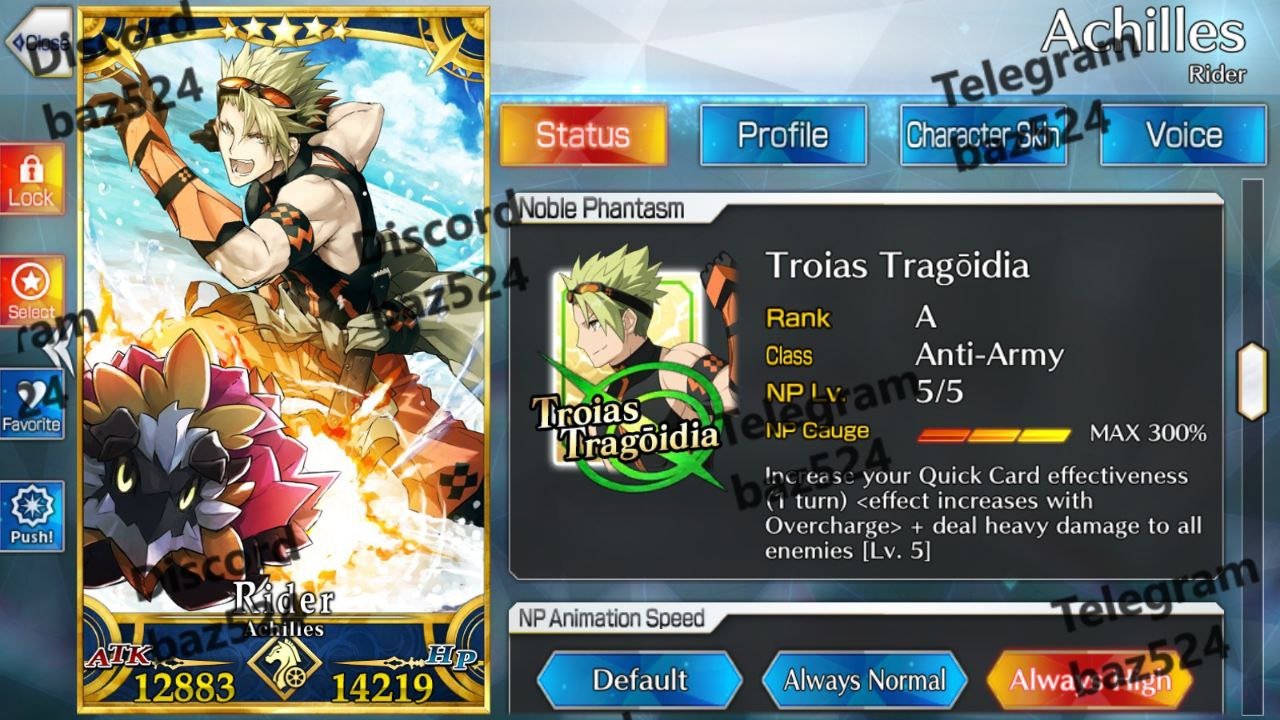Image resolution: width=1280 pixels, height=720 pixels.
Task: Close the servant detail screen
Action: pos(38,42)
